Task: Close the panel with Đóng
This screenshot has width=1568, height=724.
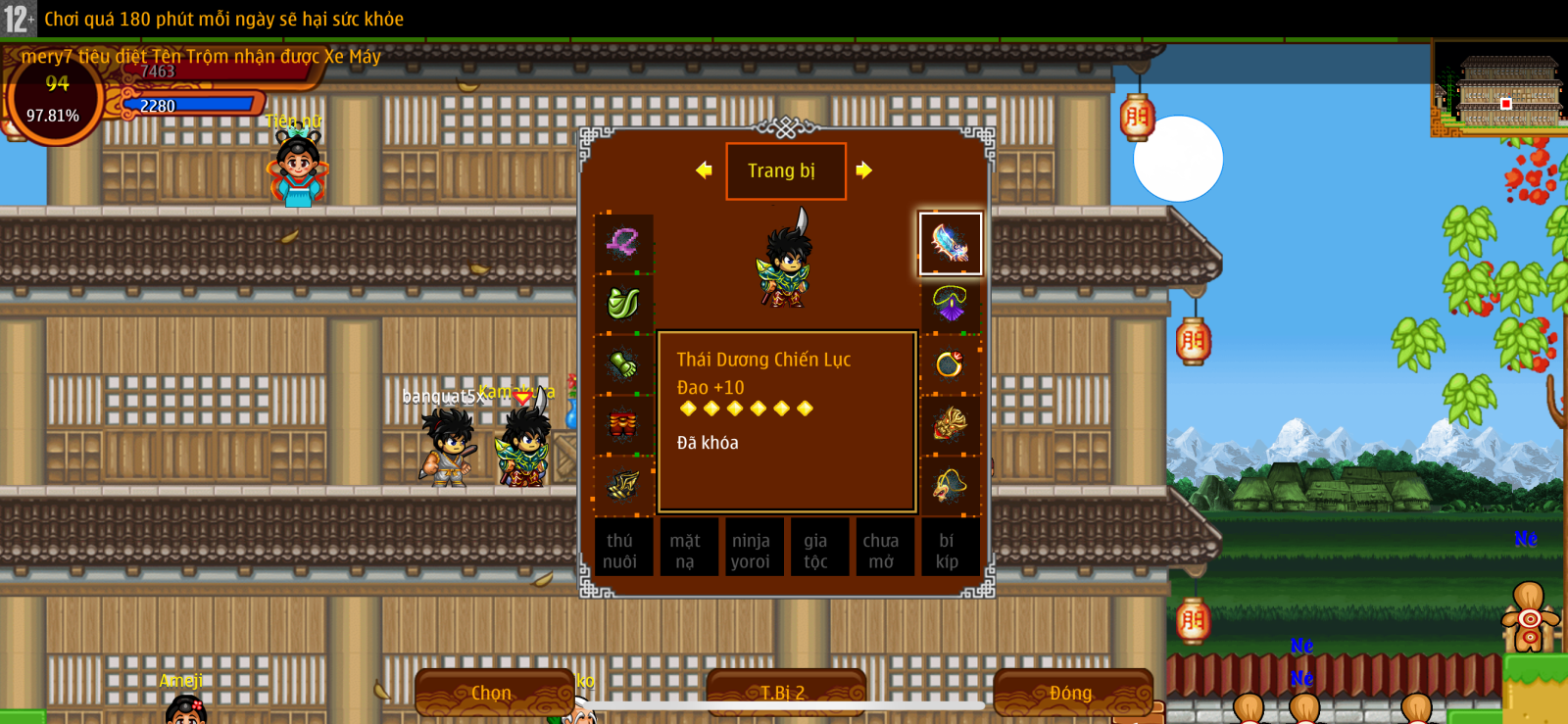Action: 1071,693
